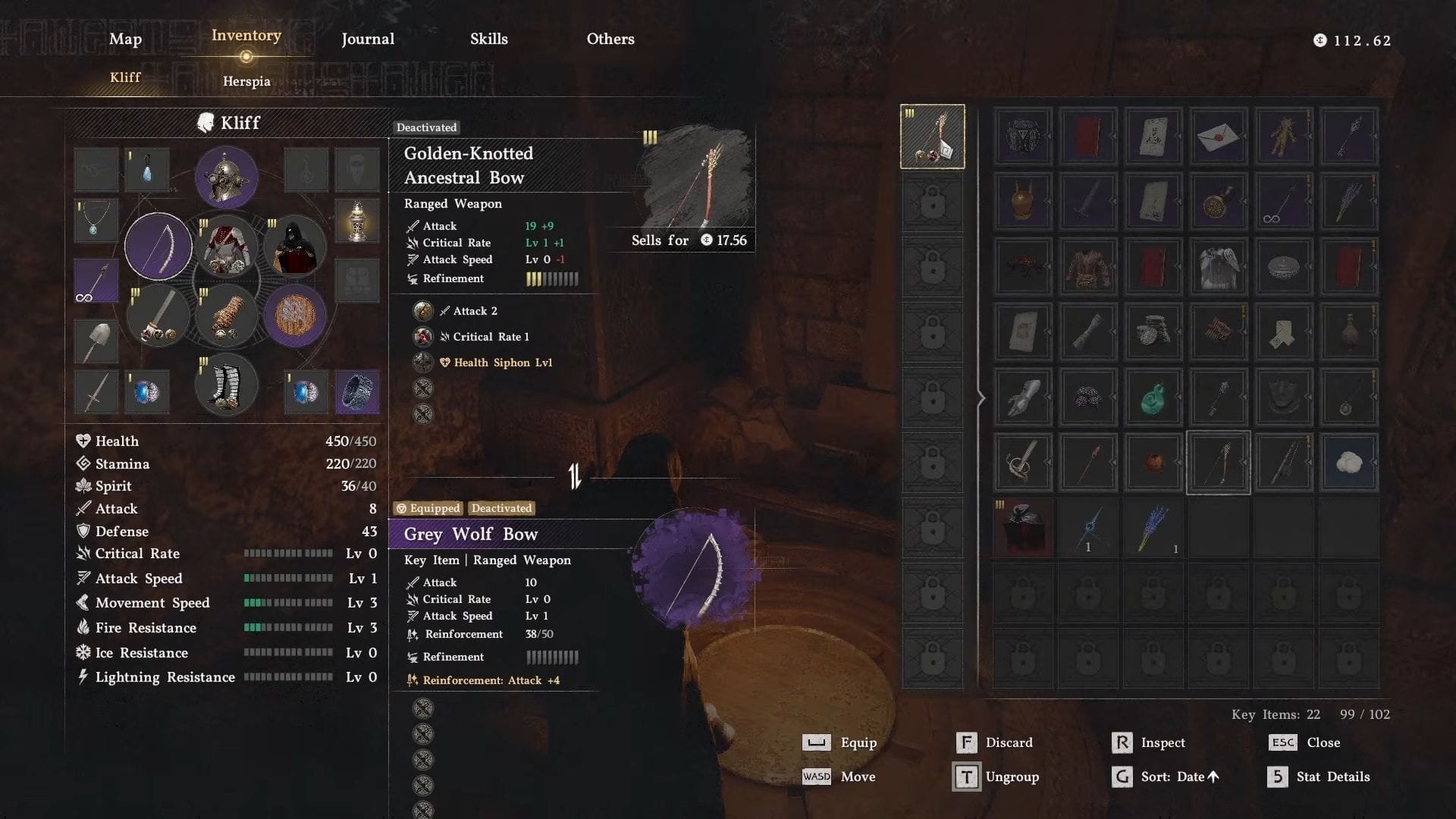This screenshot has height=819, width=1456.
Task: Select the Herspia character sub-tab
Action: pyautogui.click(x=246, y=81)
